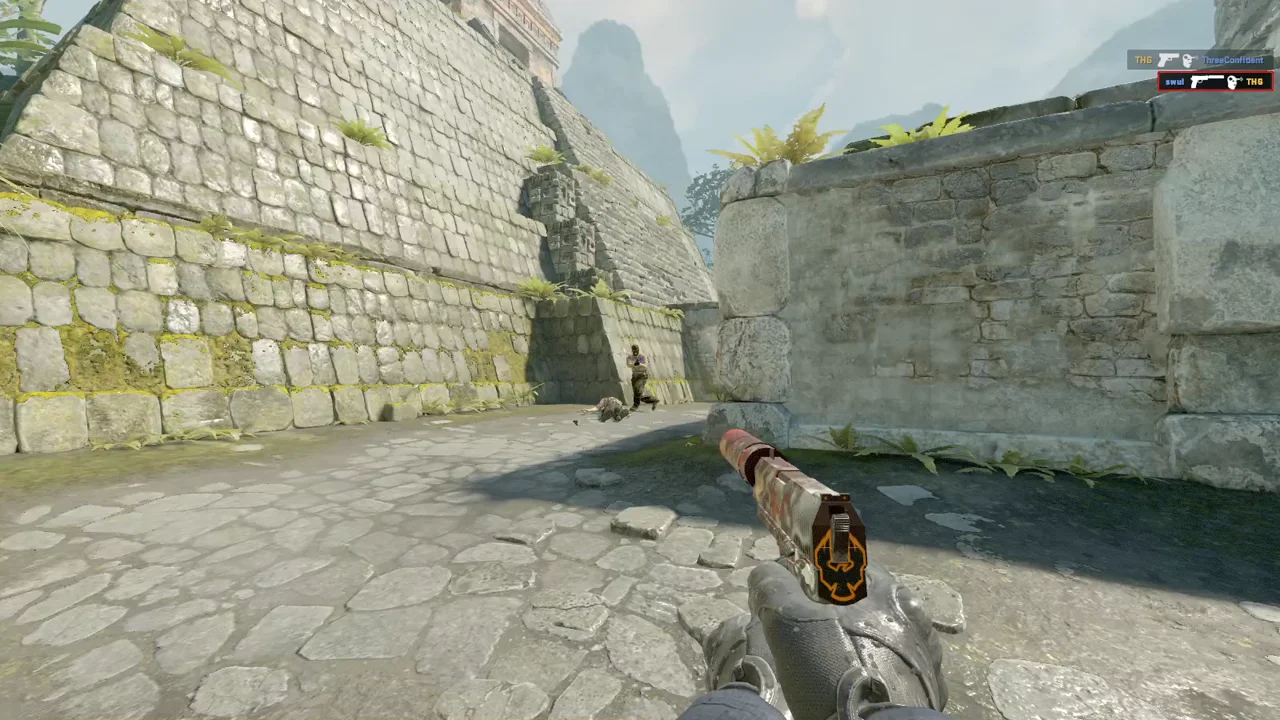Select the red-outlined kill feed row from swul
The width and height of the screenshot is (1280, 720).
[1215, 81]
